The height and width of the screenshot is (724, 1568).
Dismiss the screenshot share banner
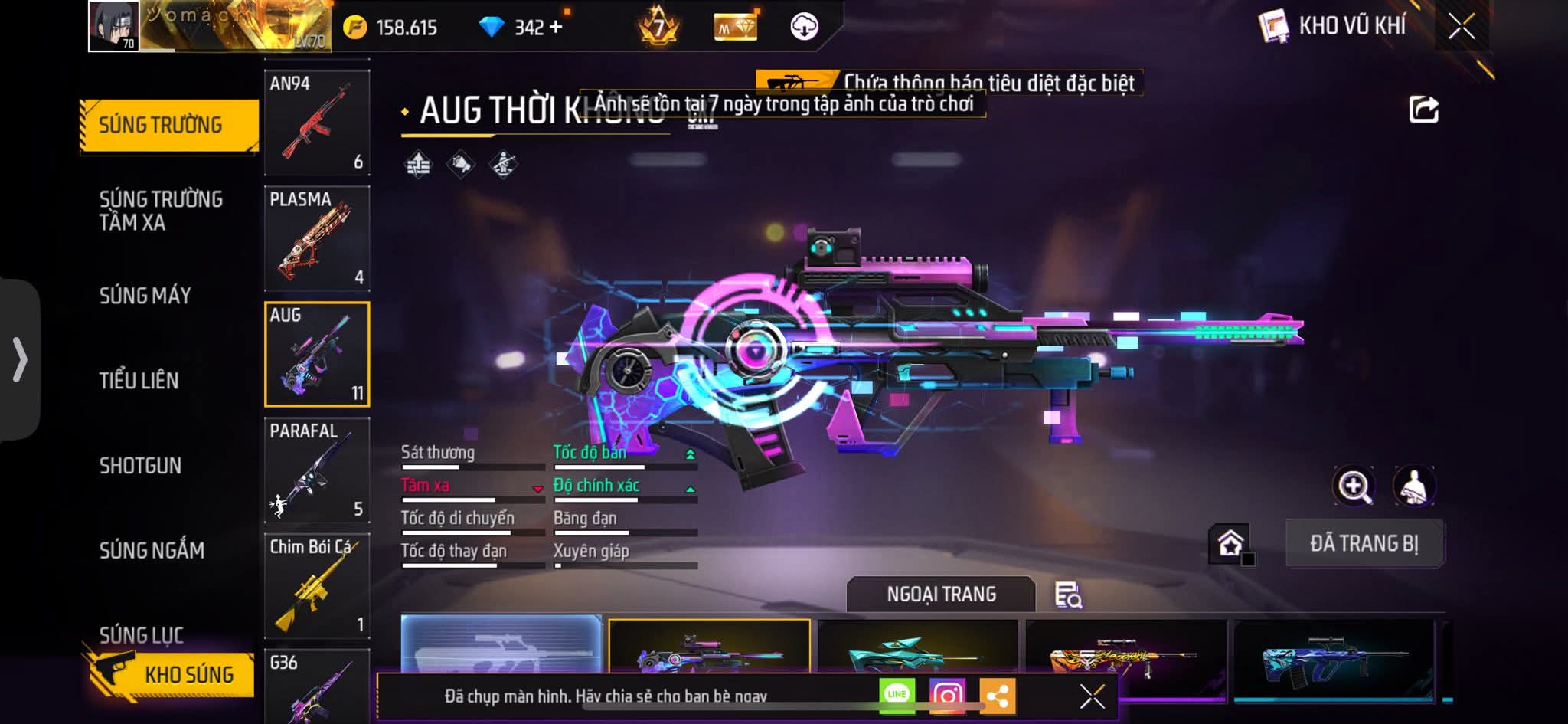[x=1092, y=696]
